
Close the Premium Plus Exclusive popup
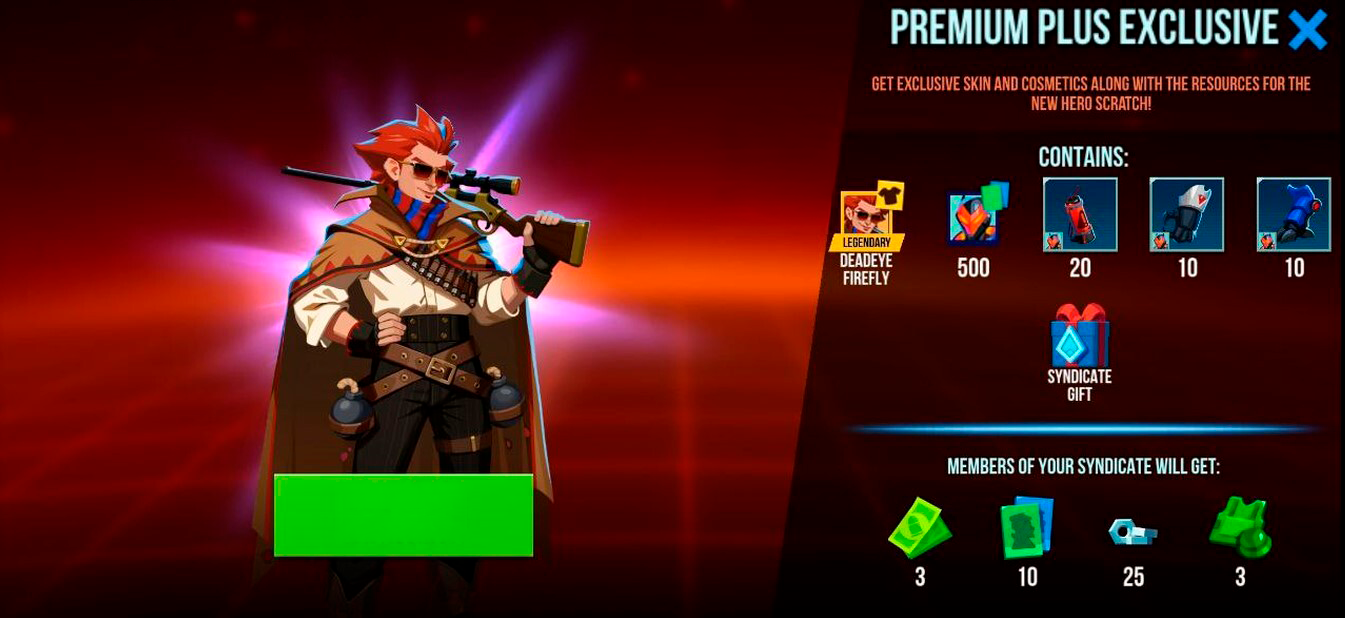[1307, 31]
